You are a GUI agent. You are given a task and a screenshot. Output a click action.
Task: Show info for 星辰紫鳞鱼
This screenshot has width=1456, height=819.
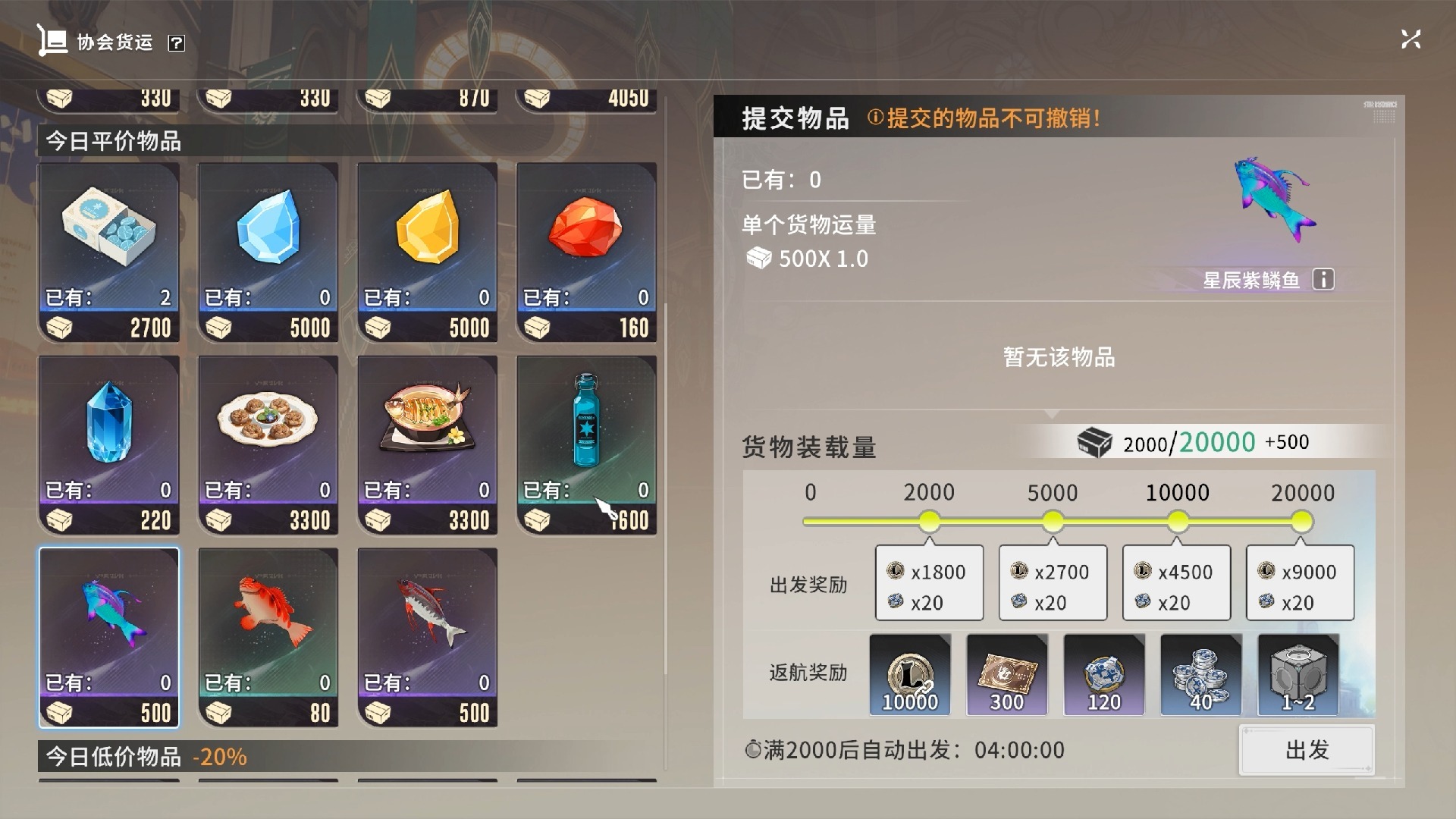(x=1323, y=280)
